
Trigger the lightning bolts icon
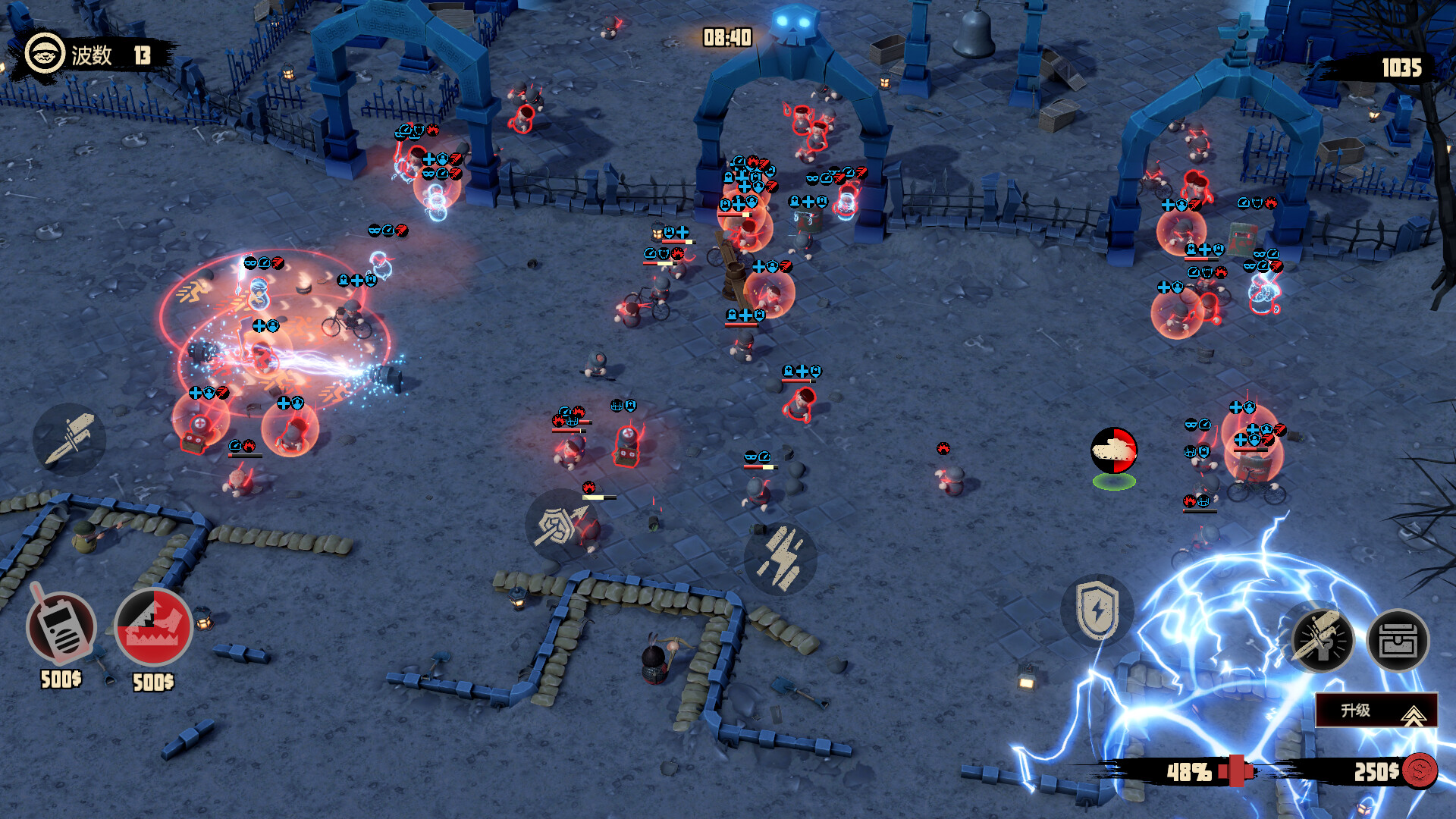click(x=780, y=559)
